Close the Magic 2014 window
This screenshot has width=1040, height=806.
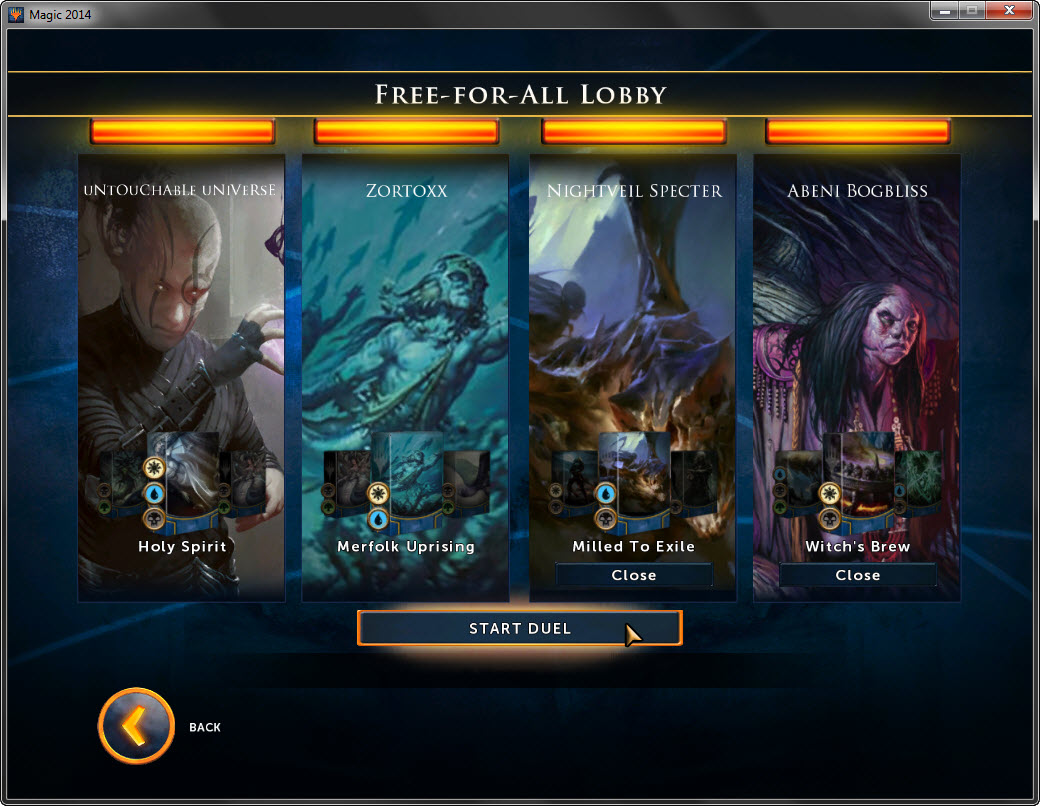click(x=1008, y=11)
